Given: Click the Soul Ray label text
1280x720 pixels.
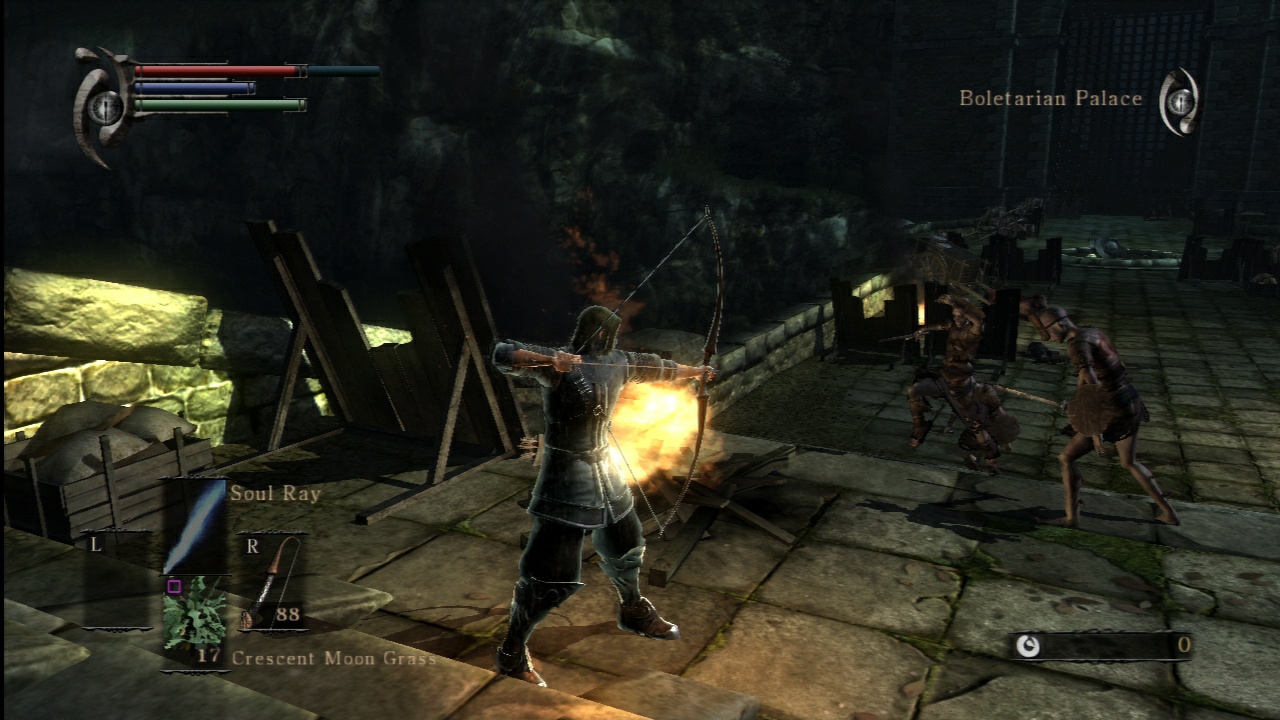Looking at the screenshot, I should pyautogui.click(x=276, y=493).
